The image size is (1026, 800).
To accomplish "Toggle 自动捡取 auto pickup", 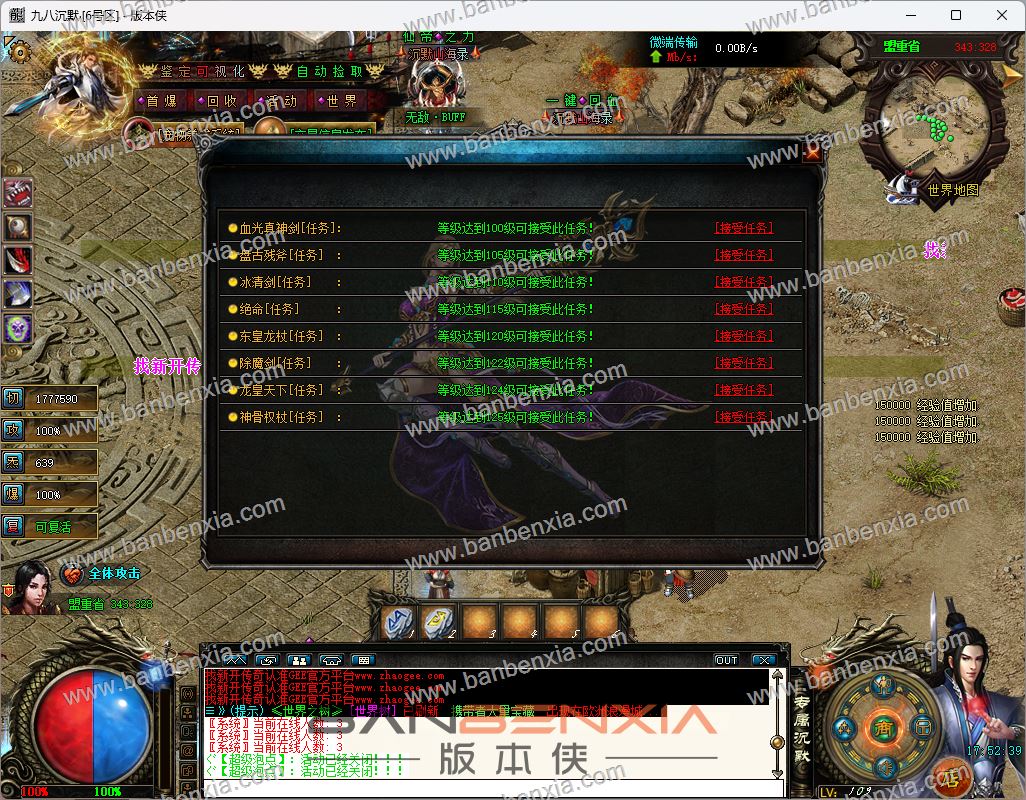I will 329,72.
